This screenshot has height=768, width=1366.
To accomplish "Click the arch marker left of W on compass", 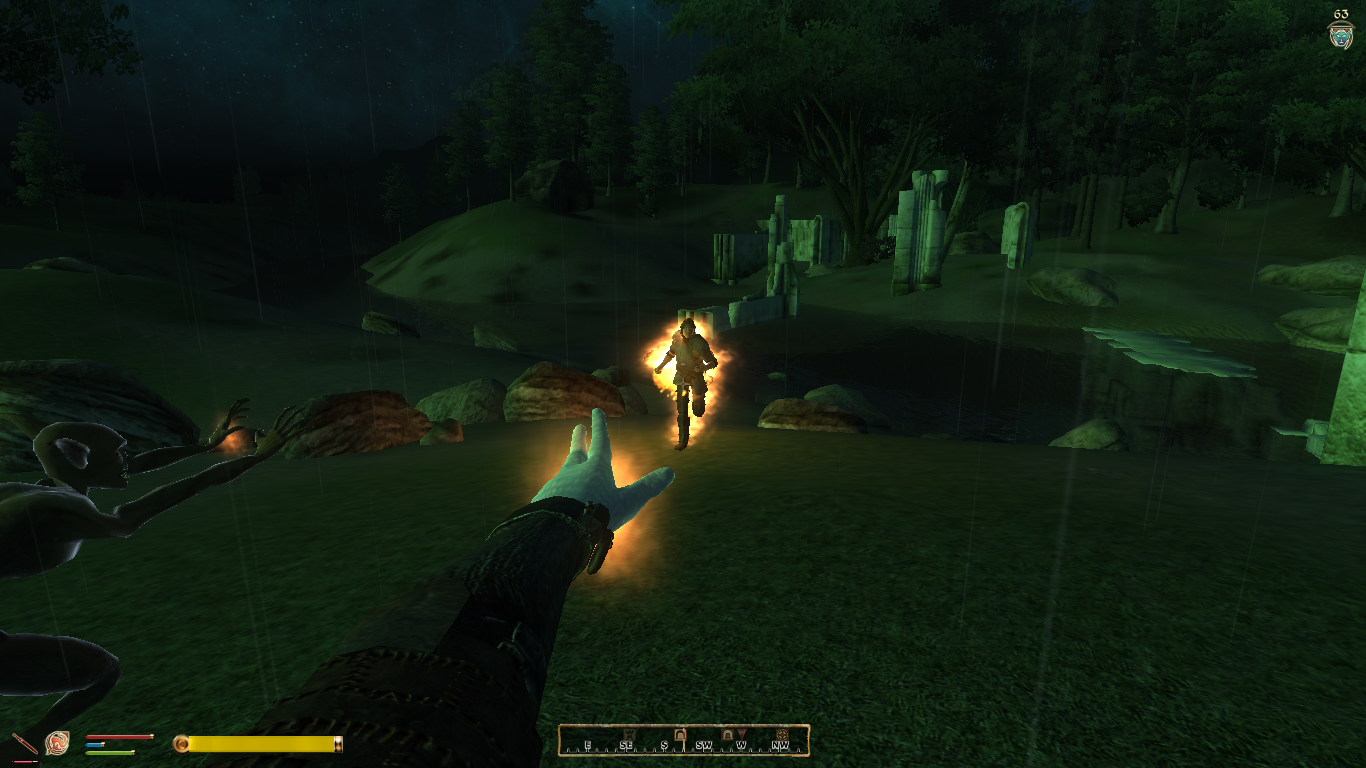I will click(x=727, y=735).
